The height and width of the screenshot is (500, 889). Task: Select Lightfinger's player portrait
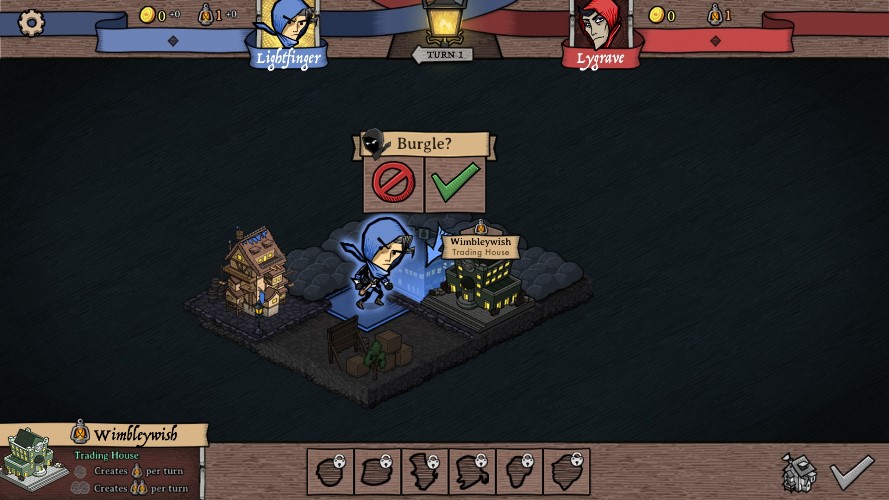(x=287, y=25)
